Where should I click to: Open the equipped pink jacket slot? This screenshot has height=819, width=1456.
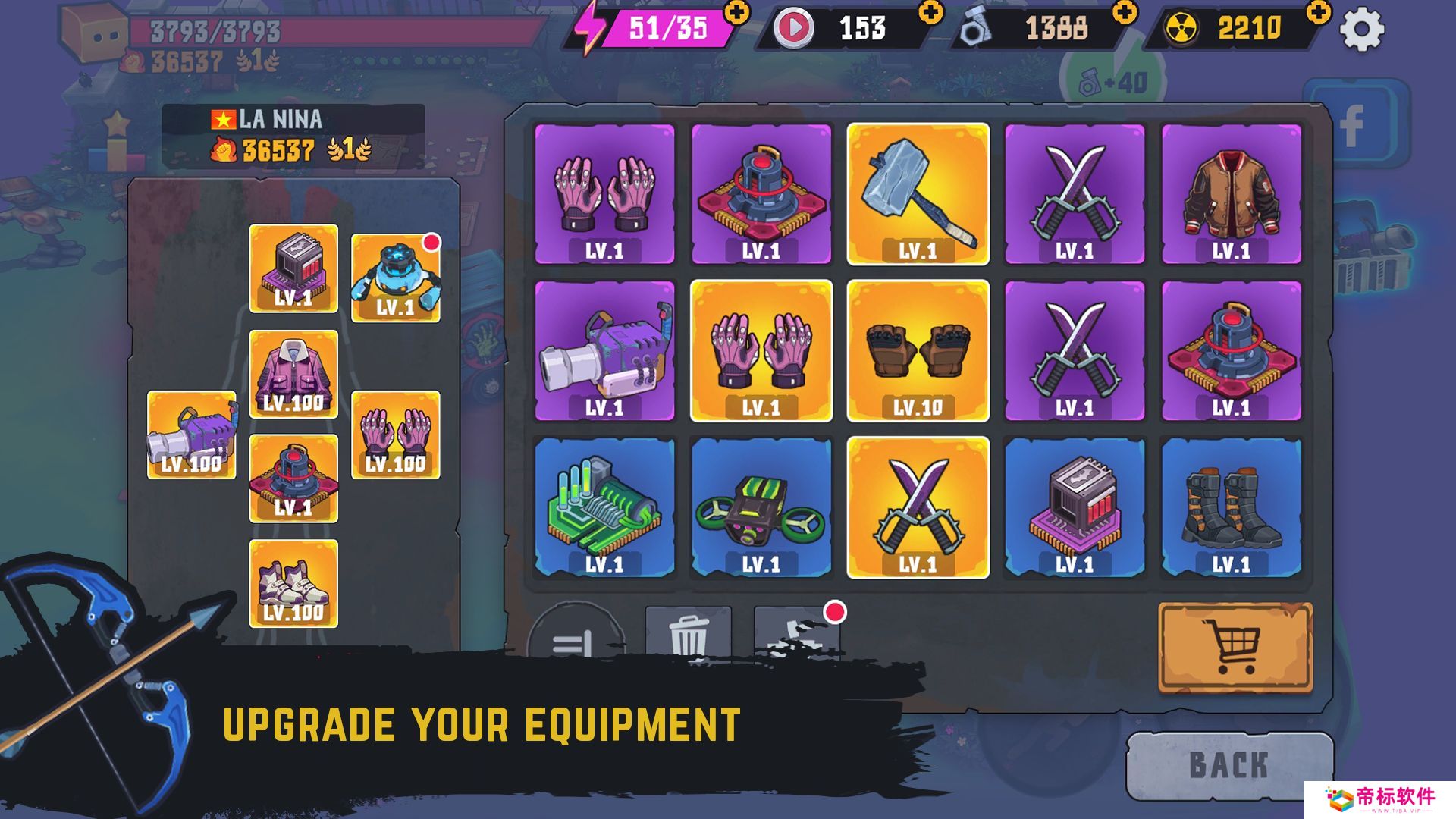pos(293,374)
